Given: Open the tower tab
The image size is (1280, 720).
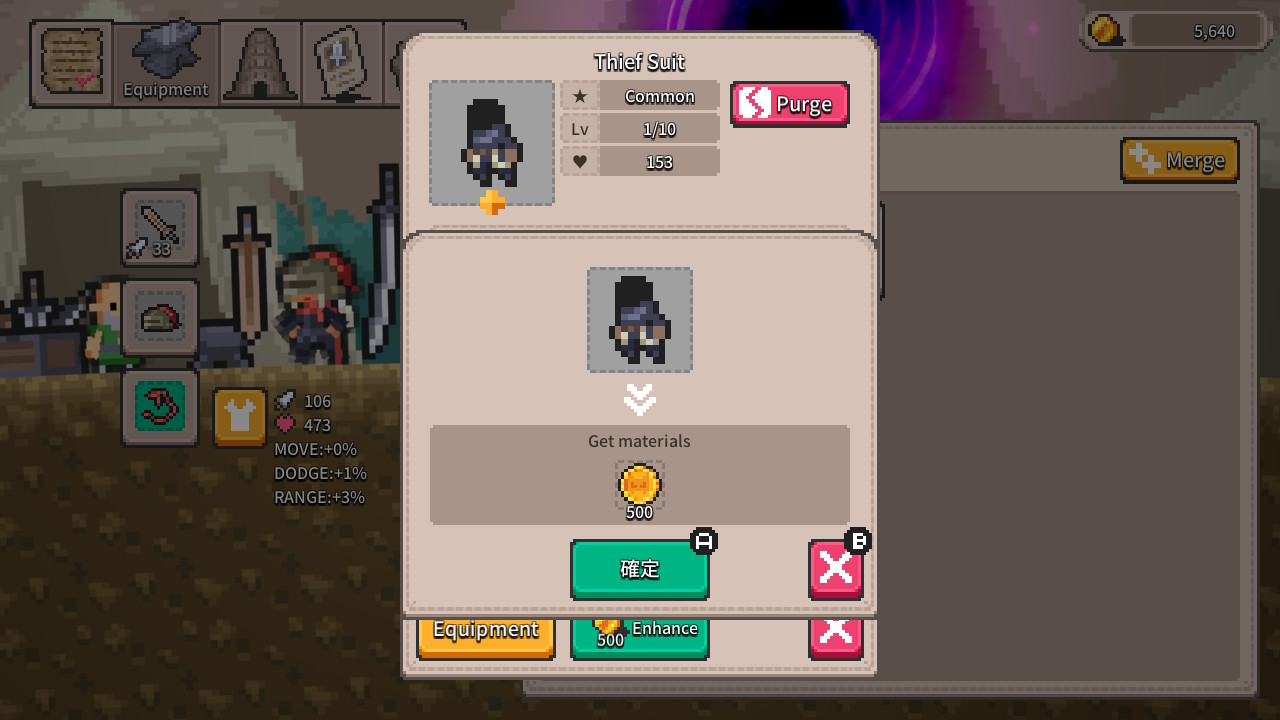Looking at the screenshot, I should 260,63.
